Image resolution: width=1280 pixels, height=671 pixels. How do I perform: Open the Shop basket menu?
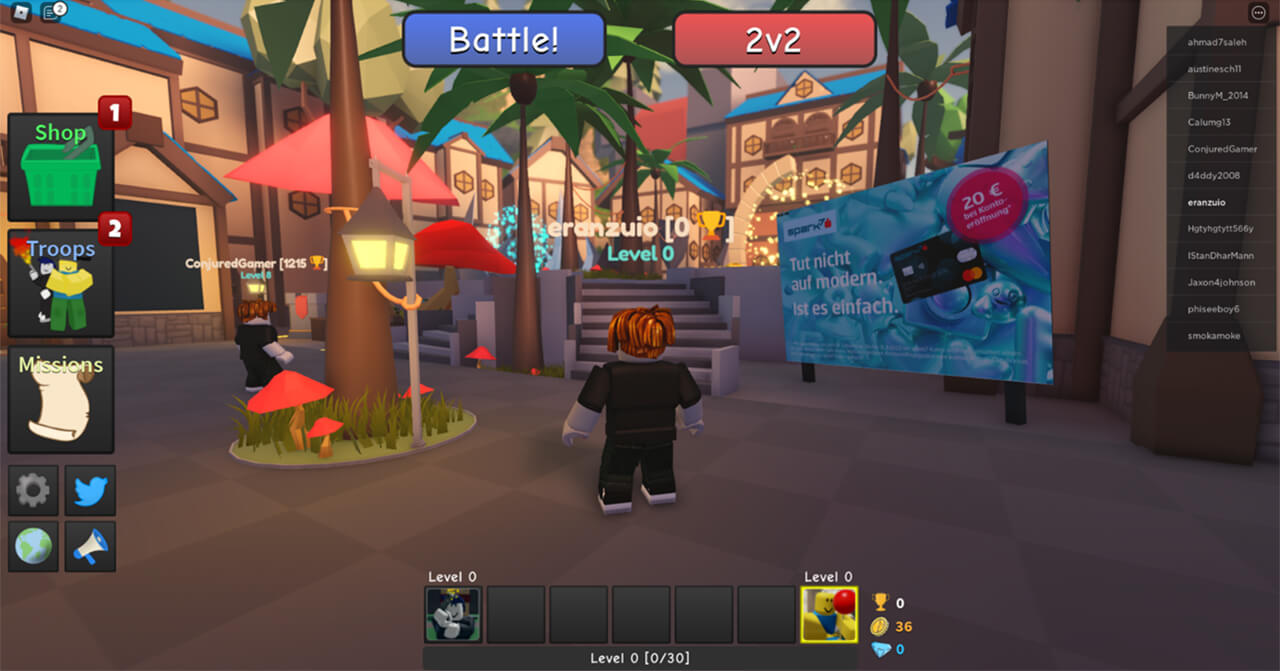coord(60,167)
